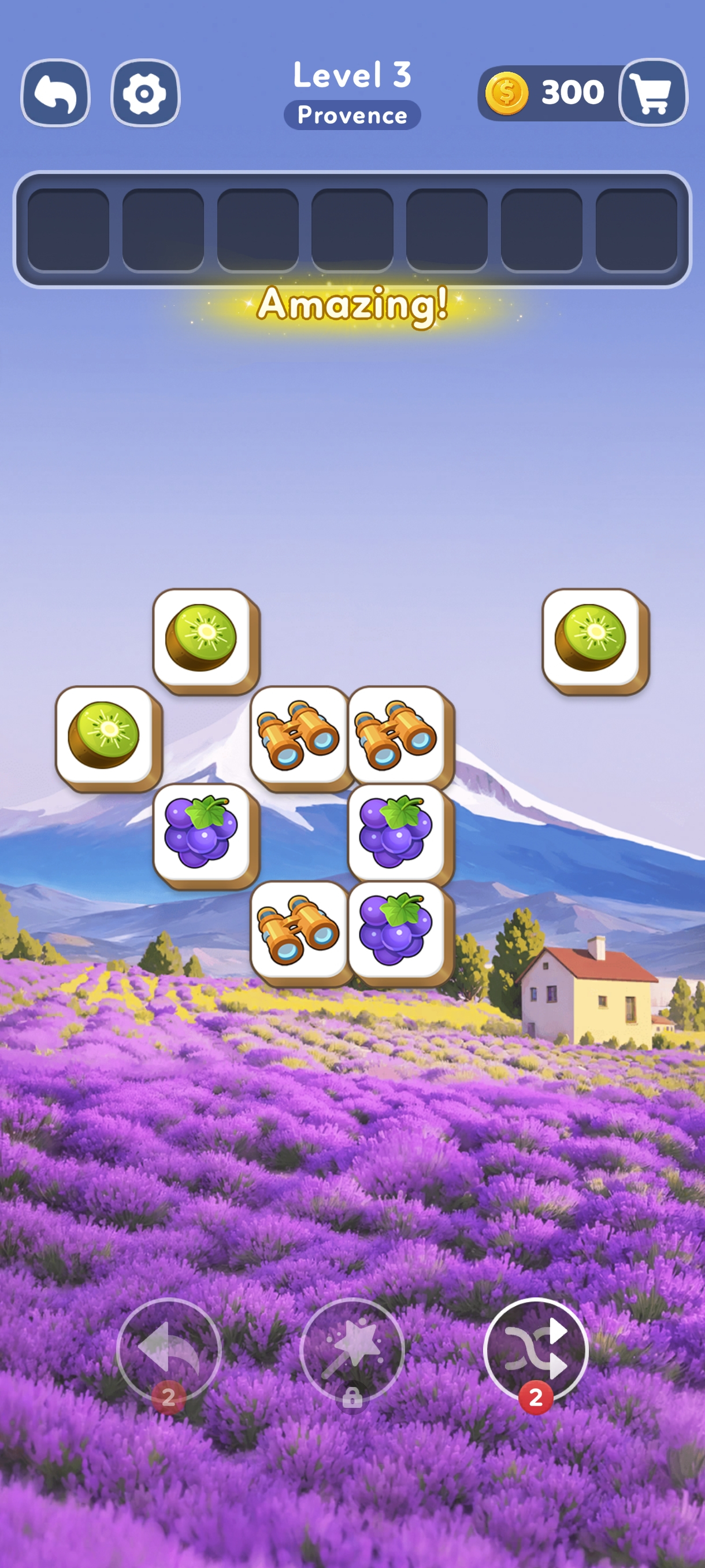Viewport: 705px width, 1568px height.
Task: Select the grapes tile directly beneath a binoculars tile
Action: (x=396, y=832)
